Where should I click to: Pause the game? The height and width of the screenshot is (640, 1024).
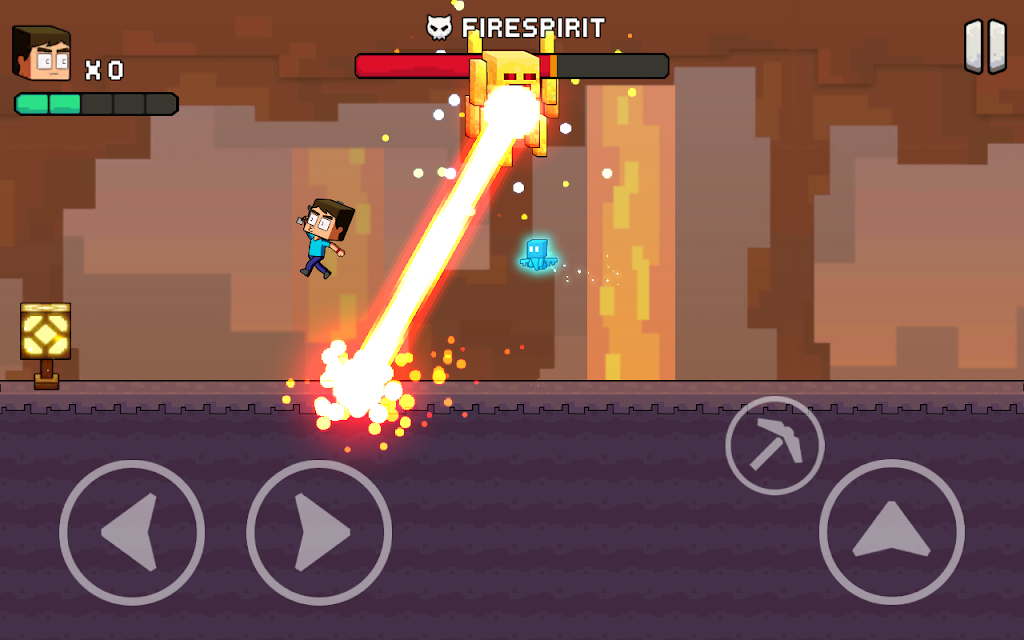(x=985, y=47)
